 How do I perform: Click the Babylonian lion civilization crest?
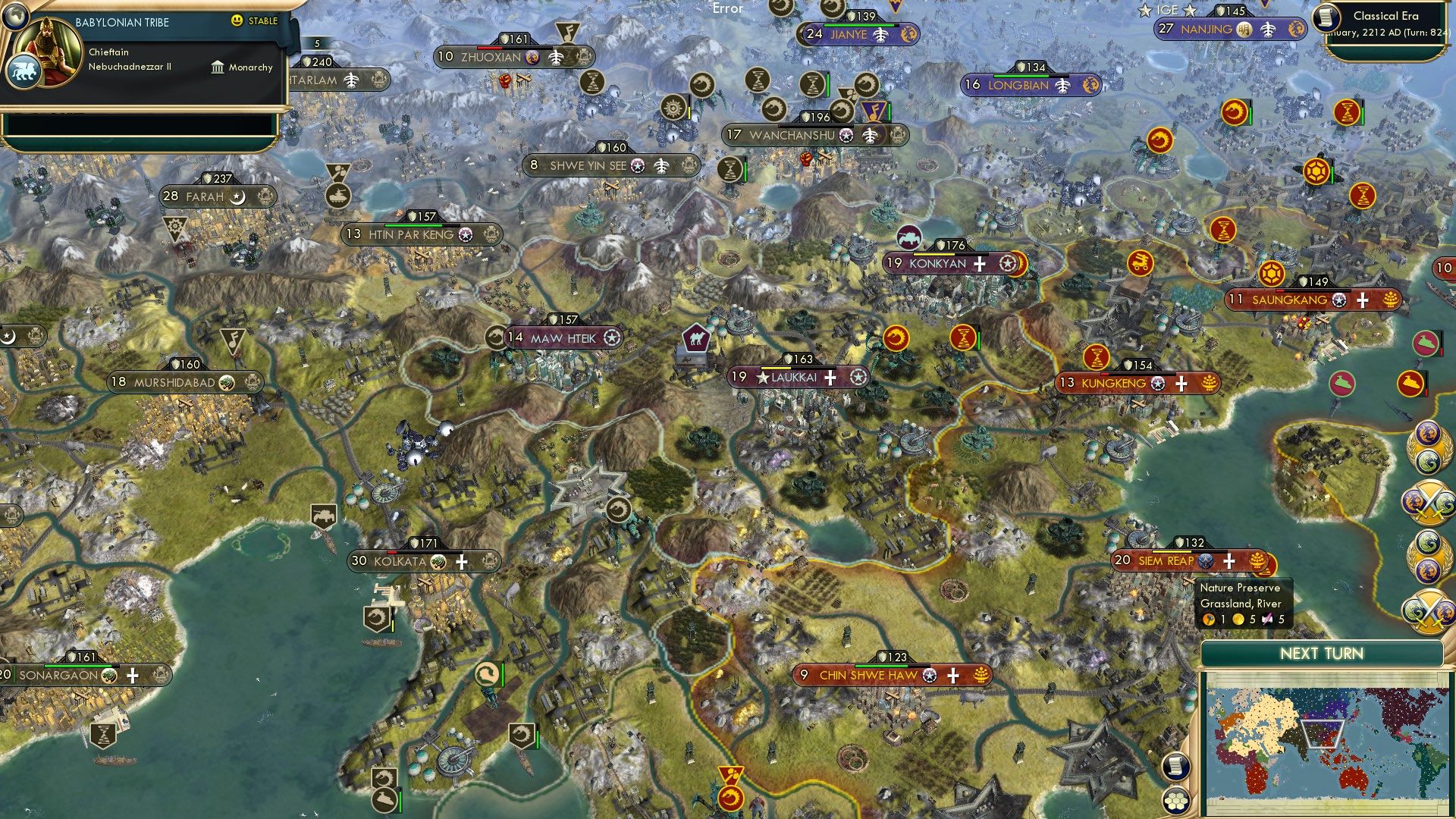(25, 69)
